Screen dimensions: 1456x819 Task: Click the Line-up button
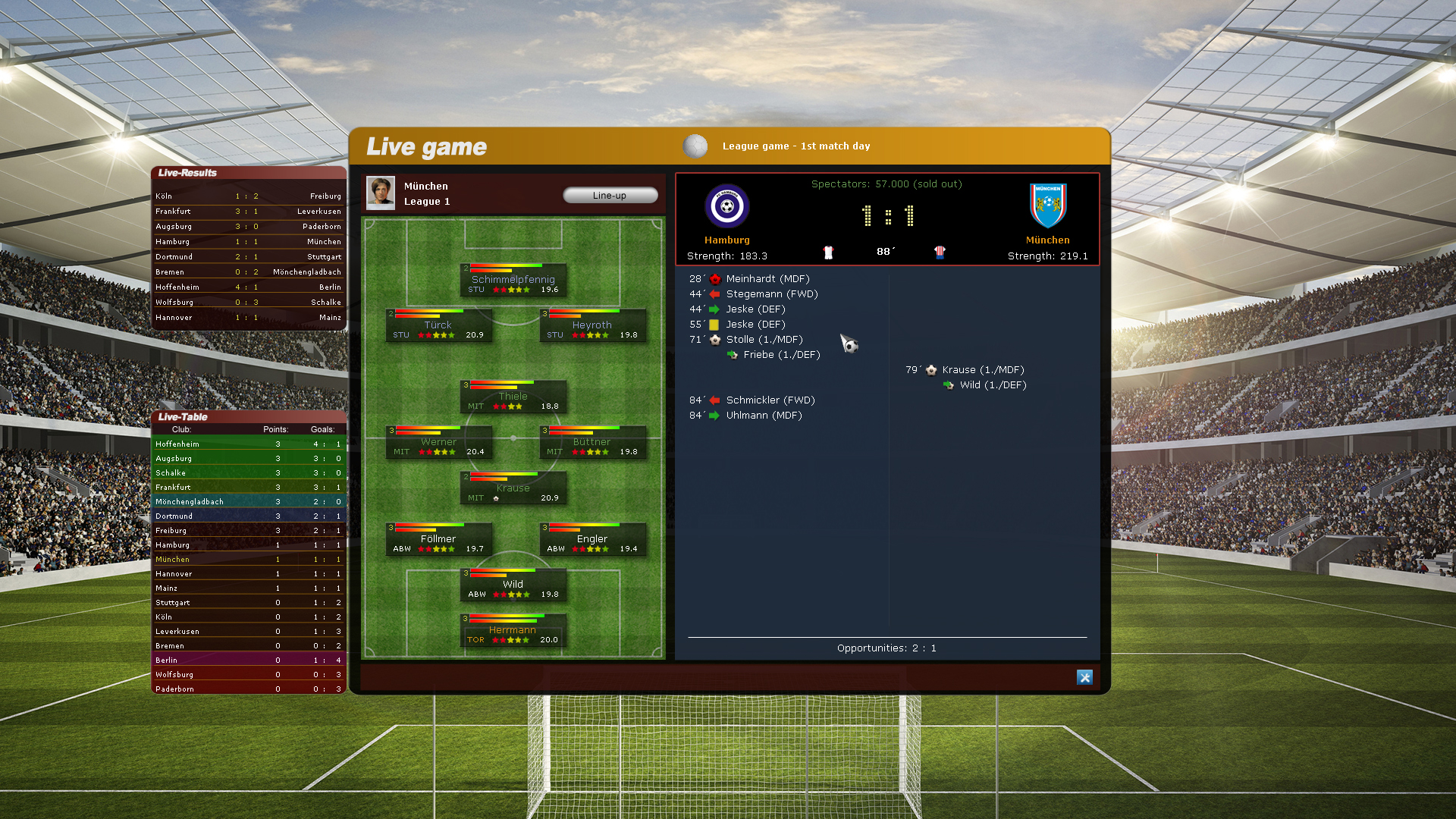(x=610, y=195)
